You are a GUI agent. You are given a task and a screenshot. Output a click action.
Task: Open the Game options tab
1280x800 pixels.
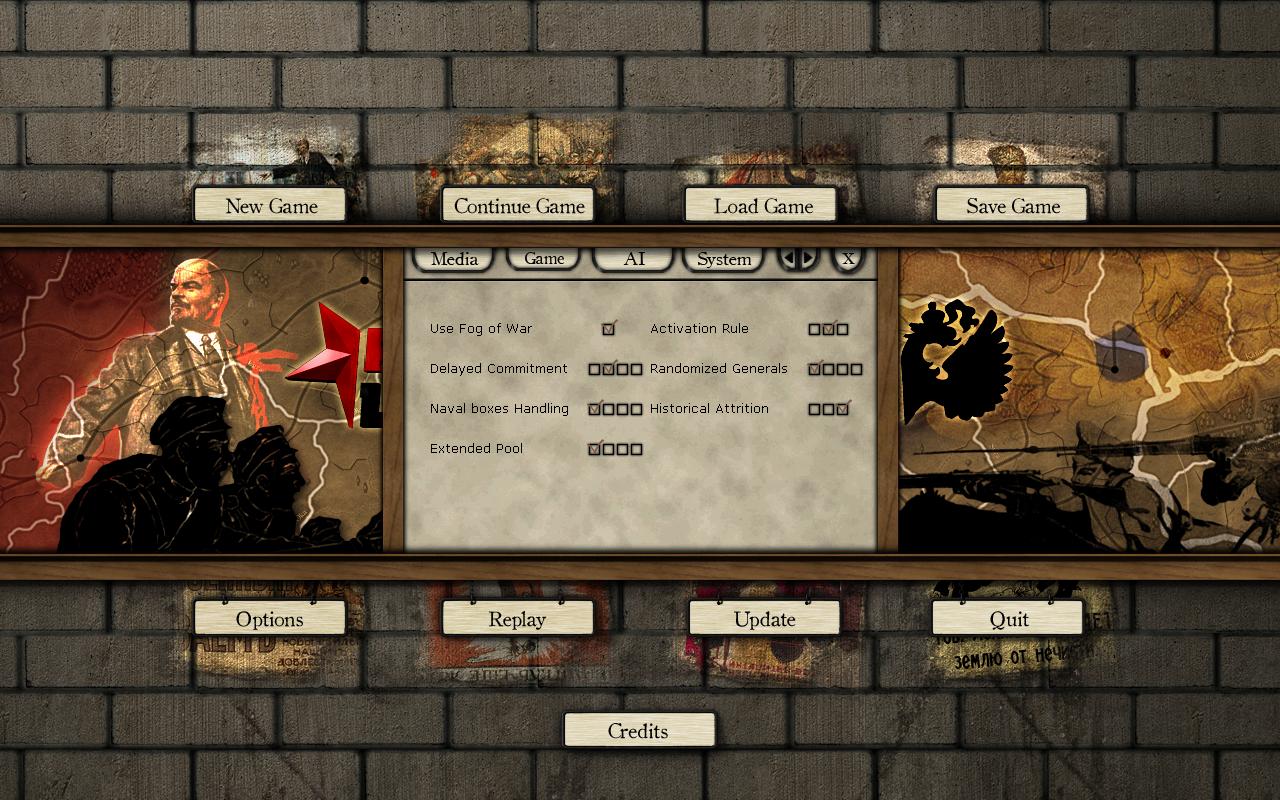click(x=544, y=259)
